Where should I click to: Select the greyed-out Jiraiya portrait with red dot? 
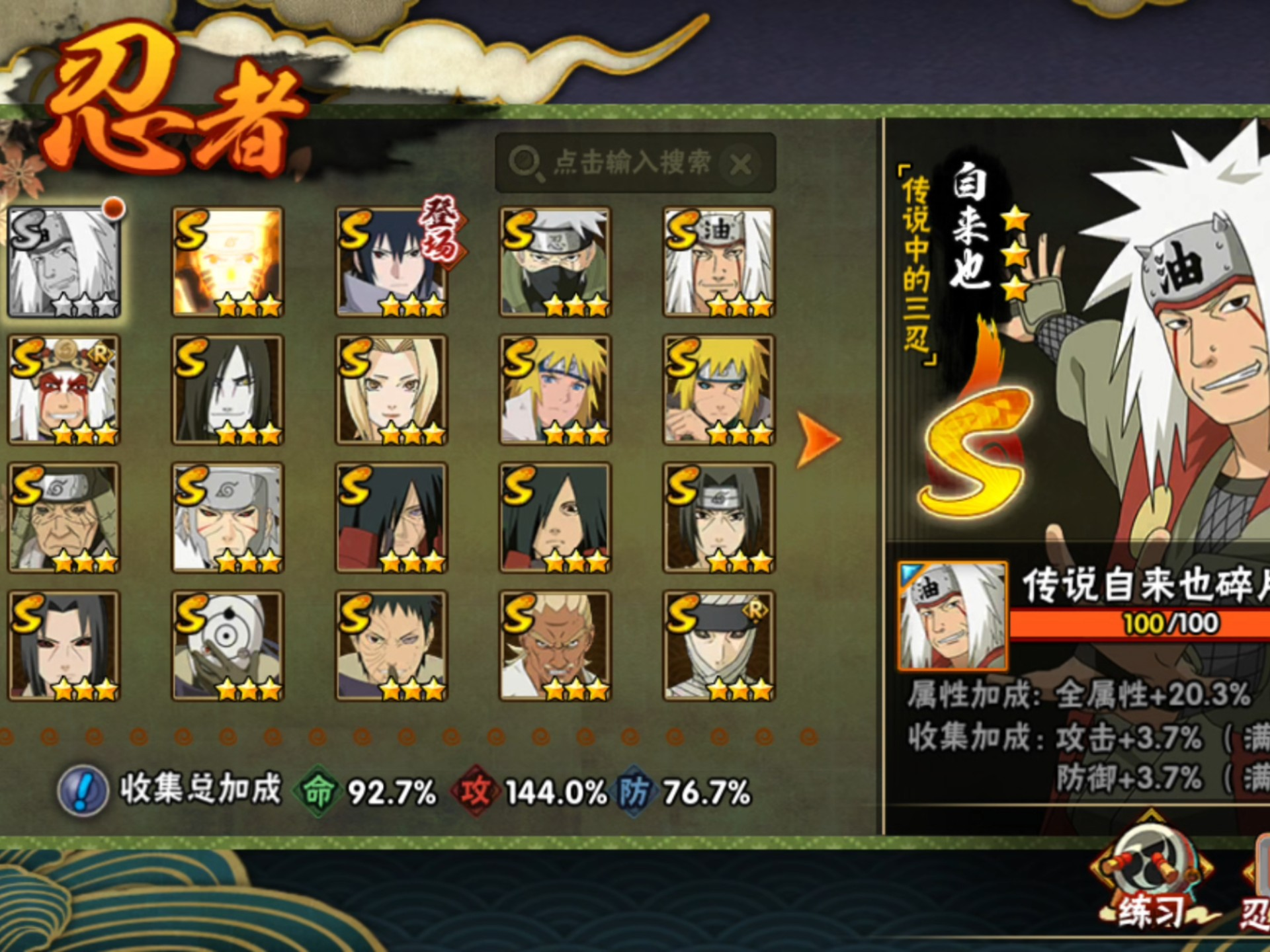[64, 262]
